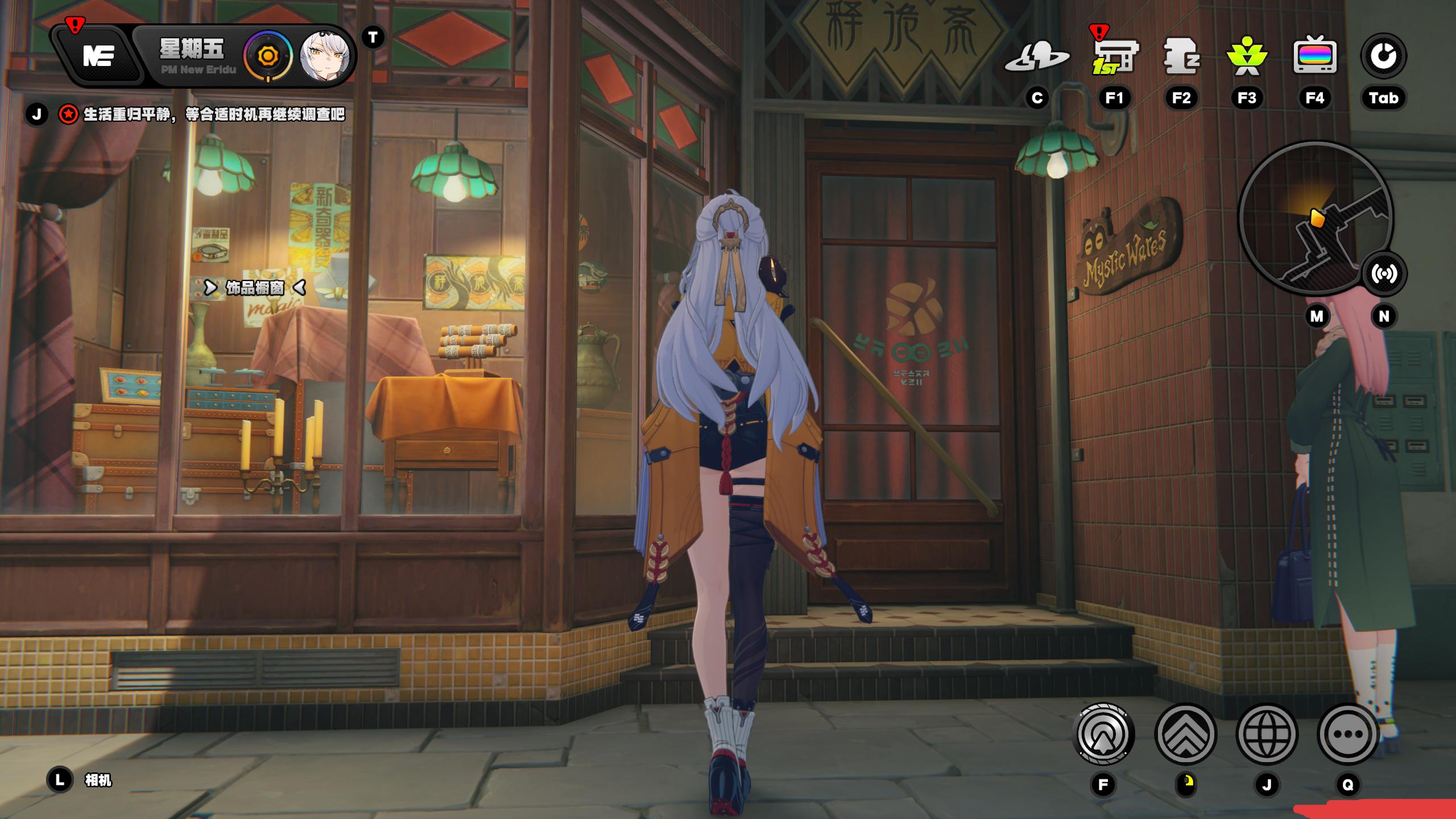Open the tracked quest objective text
The width and height of the screenshot is (1456, 819).
[214, 114]
